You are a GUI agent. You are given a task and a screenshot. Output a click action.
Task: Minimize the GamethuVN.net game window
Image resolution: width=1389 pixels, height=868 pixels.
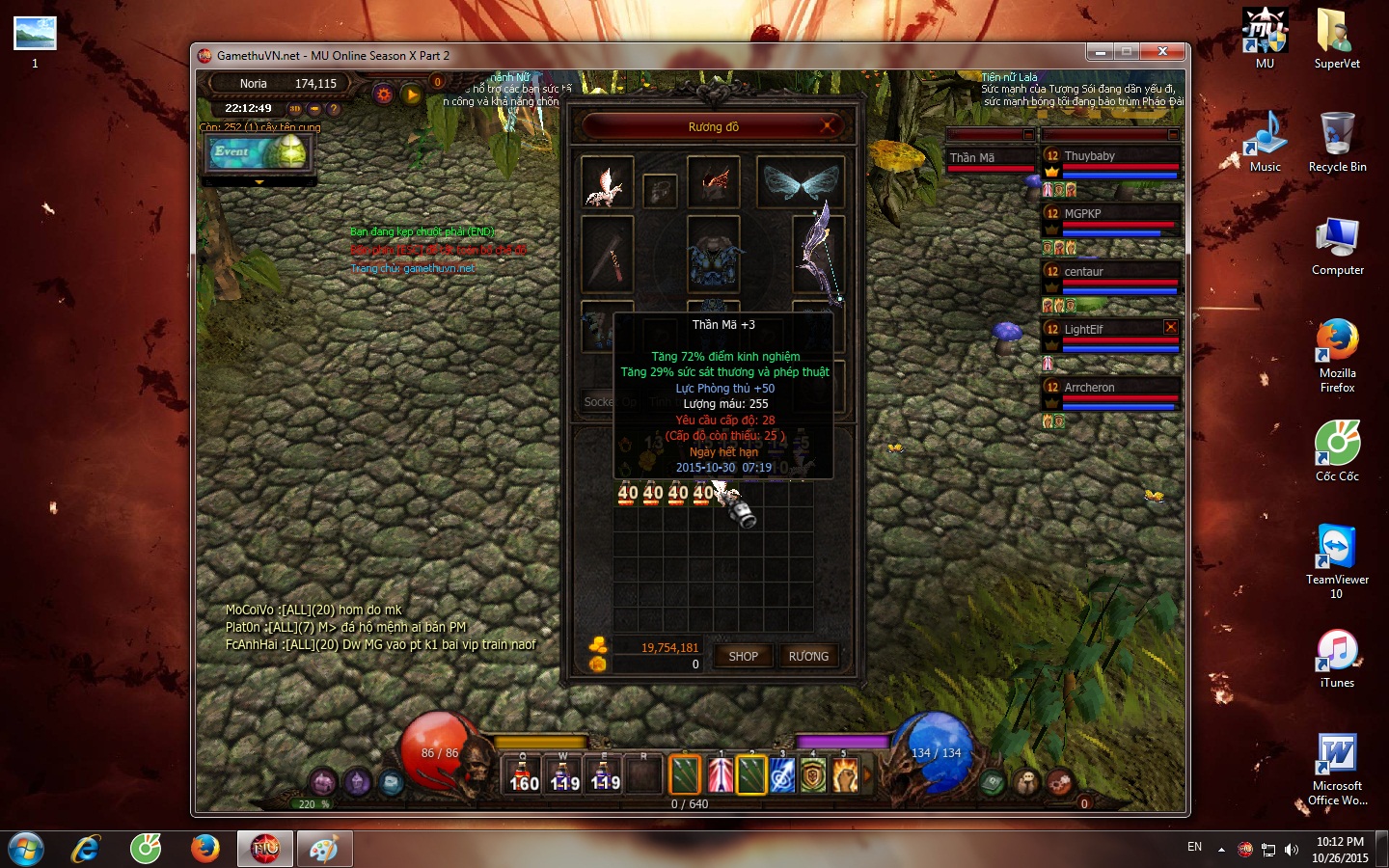pyautogui.click(x=1100, y=52)
